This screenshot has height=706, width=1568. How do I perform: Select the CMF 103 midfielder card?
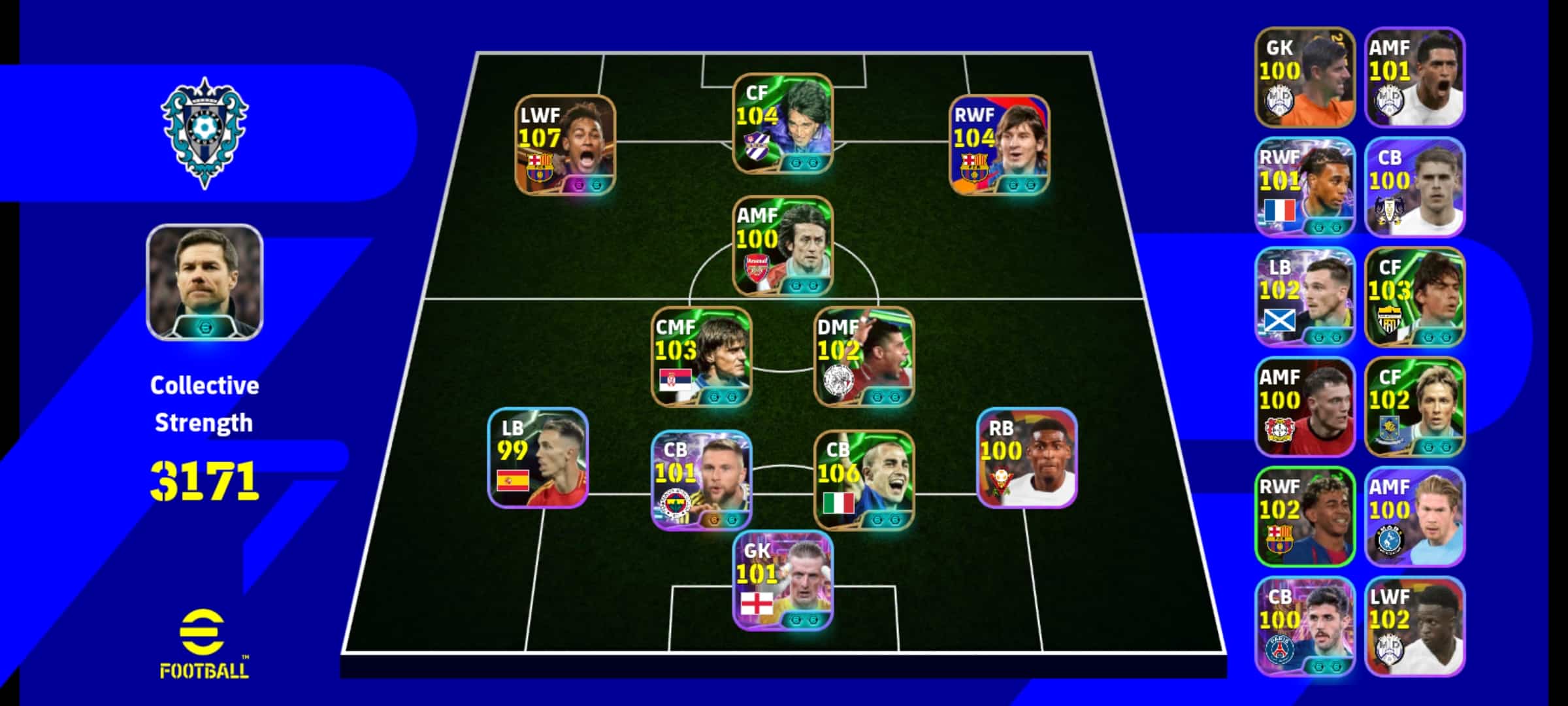tap(702, 357)
